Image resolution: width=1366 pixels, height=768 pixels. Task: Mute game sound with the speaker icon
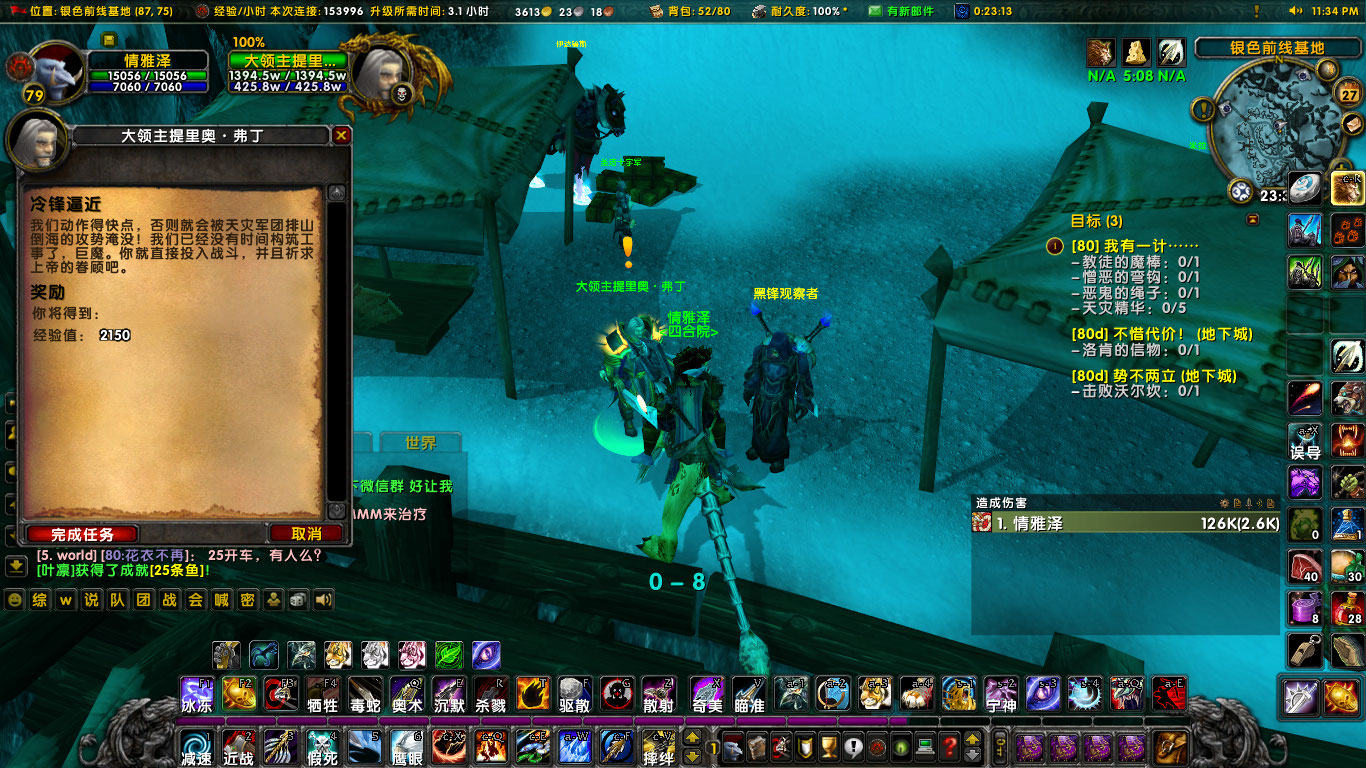click(x=322, y=601)
